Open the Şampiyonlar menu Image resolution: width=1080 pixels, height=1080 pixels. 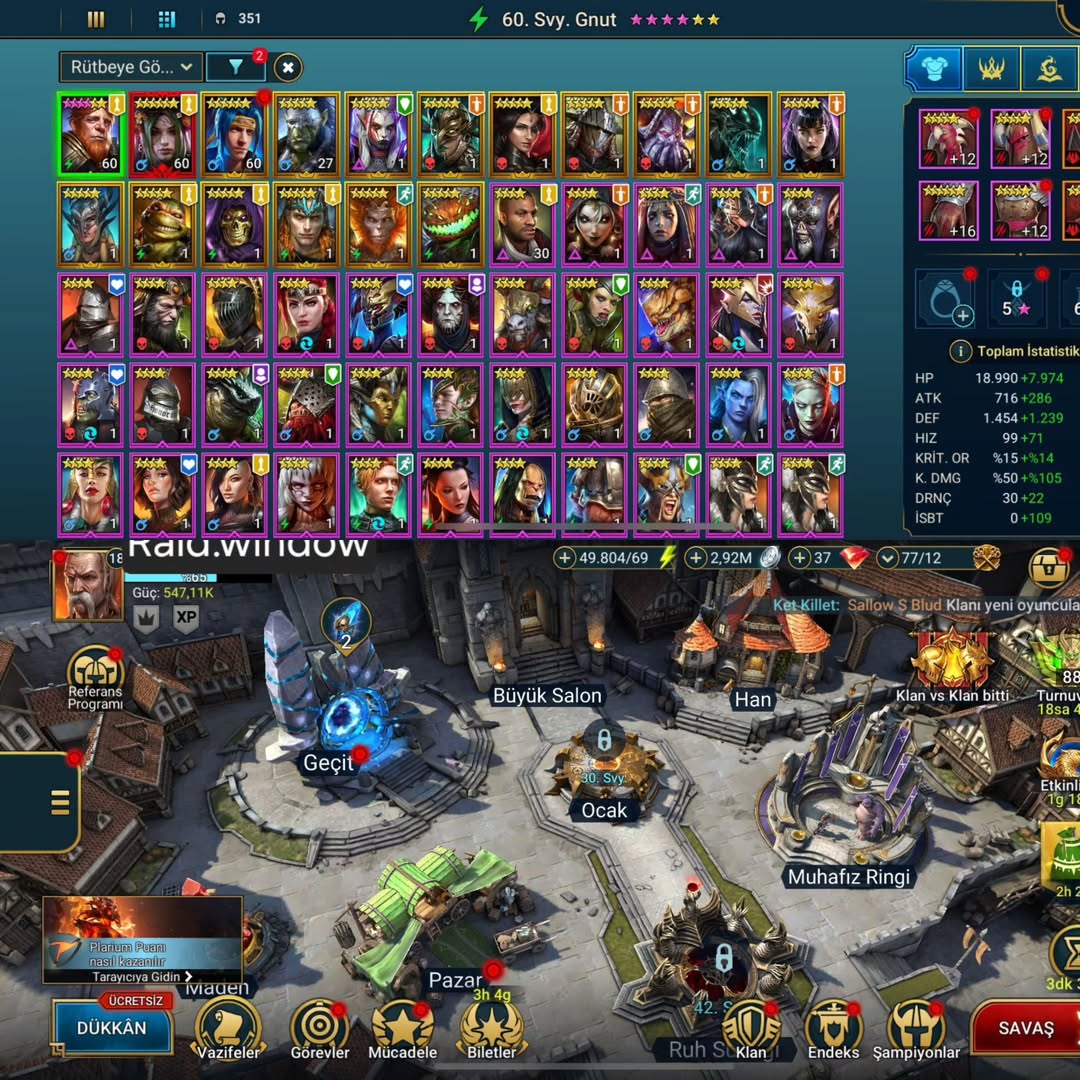pos(916,1029)
